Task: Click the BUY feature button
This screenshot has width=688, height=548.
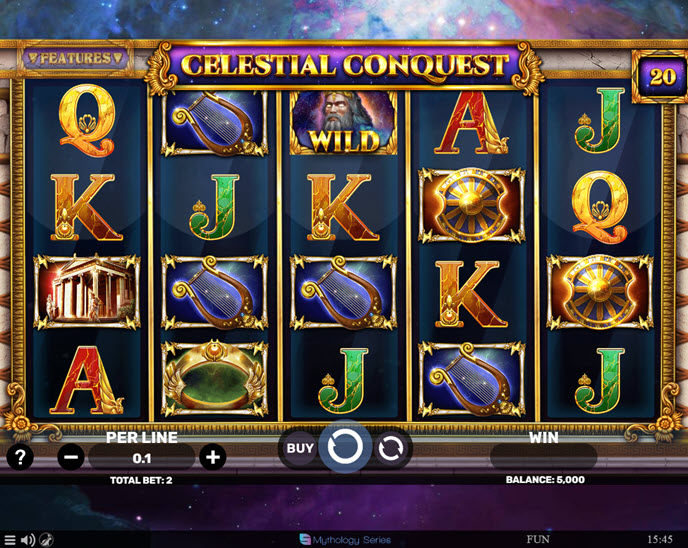Action: coord(300,449)
